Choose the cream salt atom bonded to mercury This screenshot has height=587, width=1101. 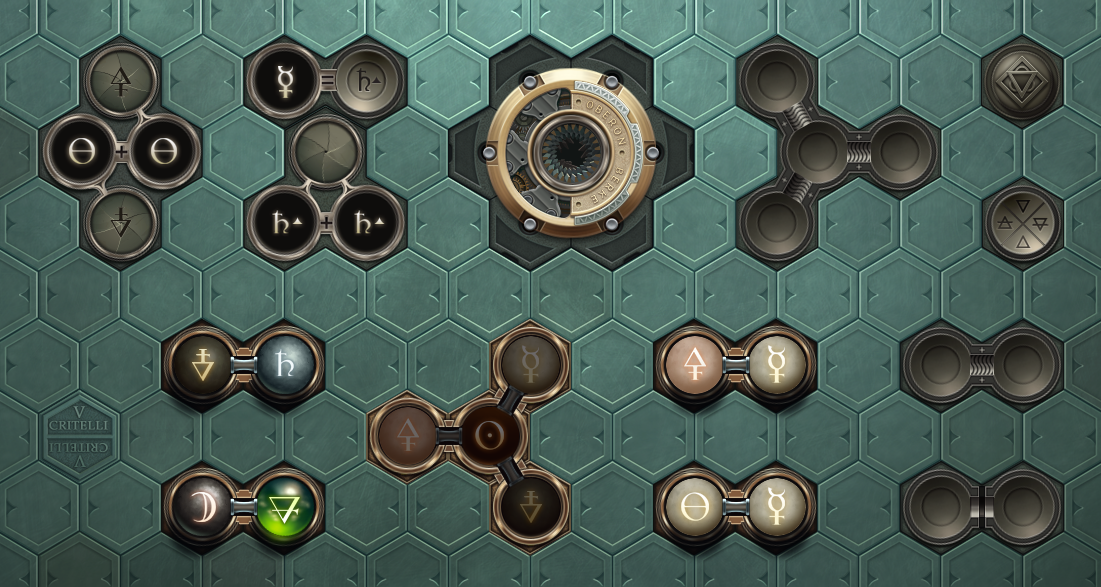(x=694, y=507)
